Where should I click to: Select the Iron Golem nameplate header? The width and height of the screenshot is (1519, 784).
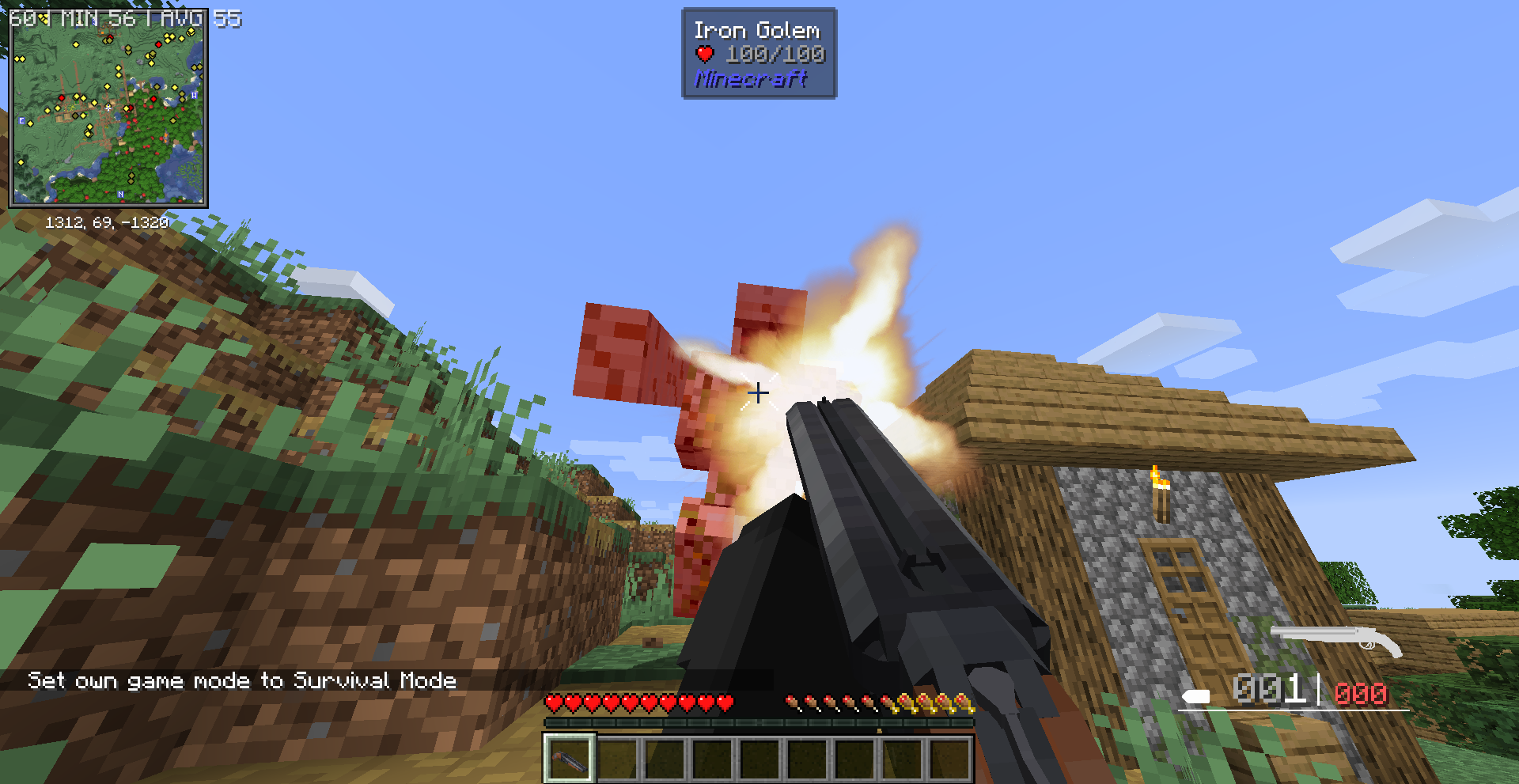coord(757,30)
